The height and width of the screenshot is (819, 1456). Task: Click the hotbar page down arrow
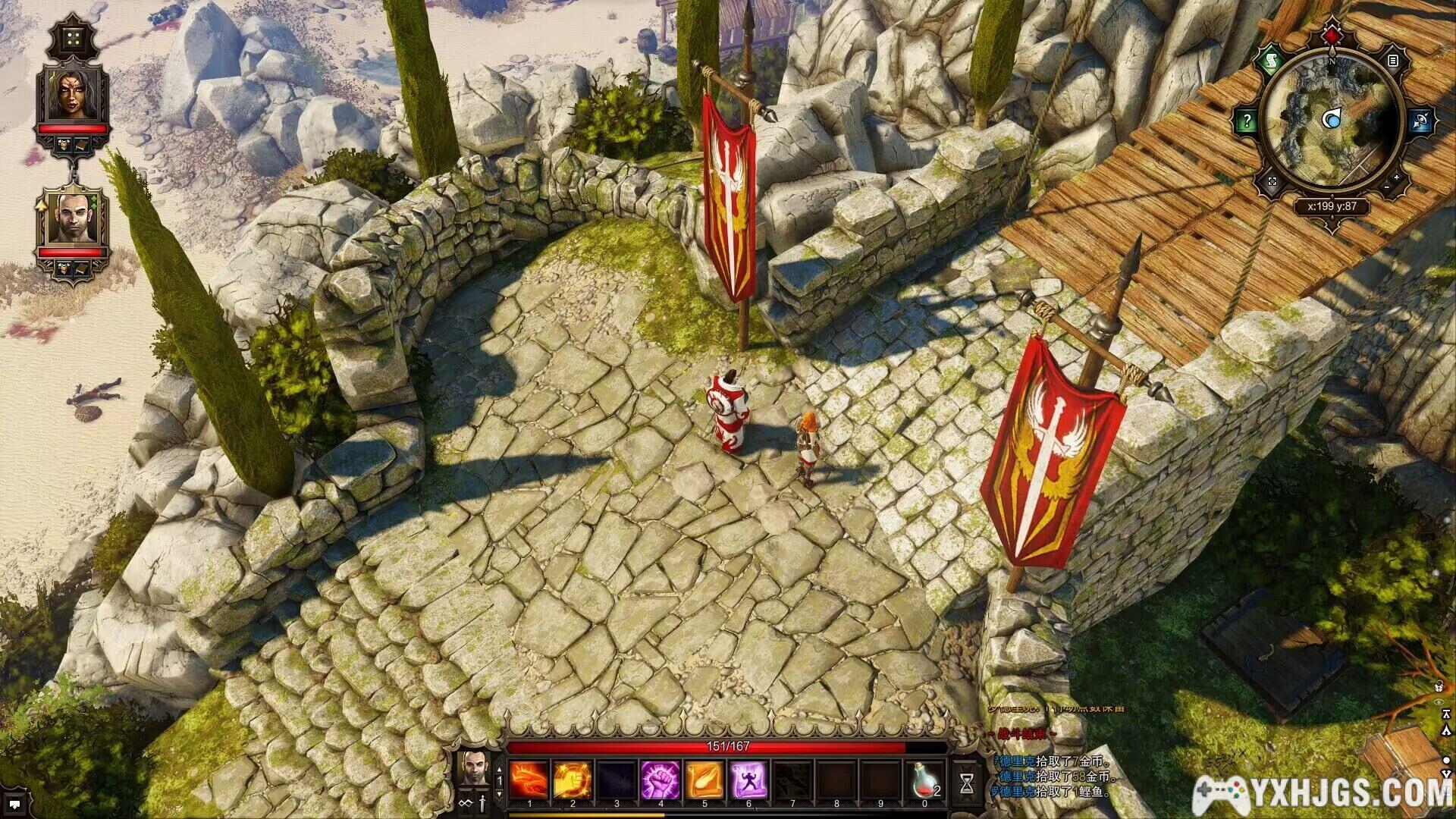(499, 794)
